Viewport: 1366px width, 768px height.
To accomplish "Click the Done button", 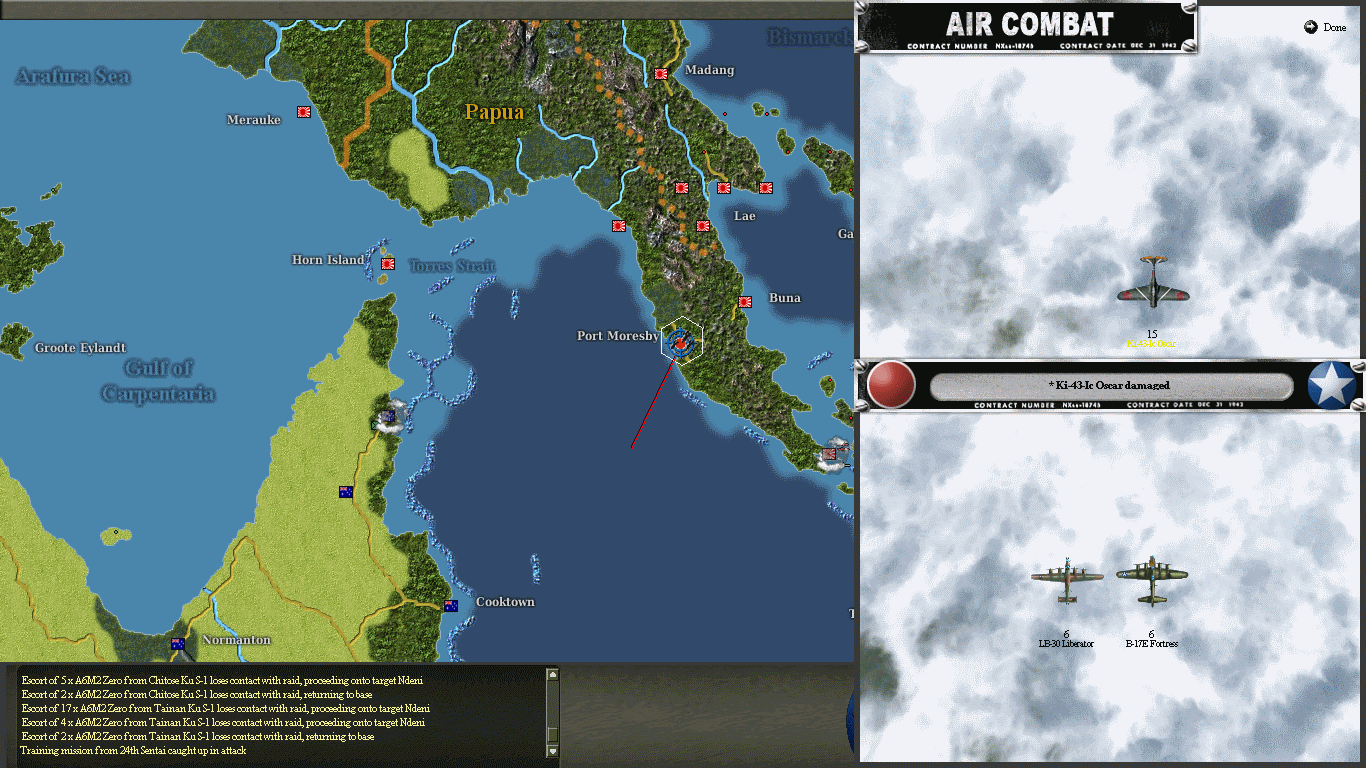I will [x=1324, y=28].
